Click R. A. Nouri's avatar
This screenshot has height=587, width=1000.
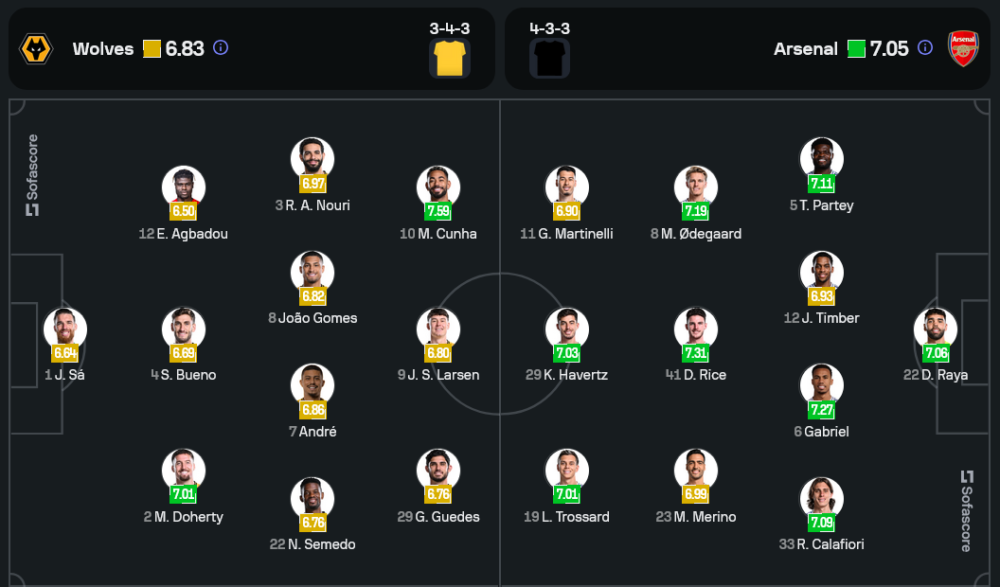click(312, 159)
